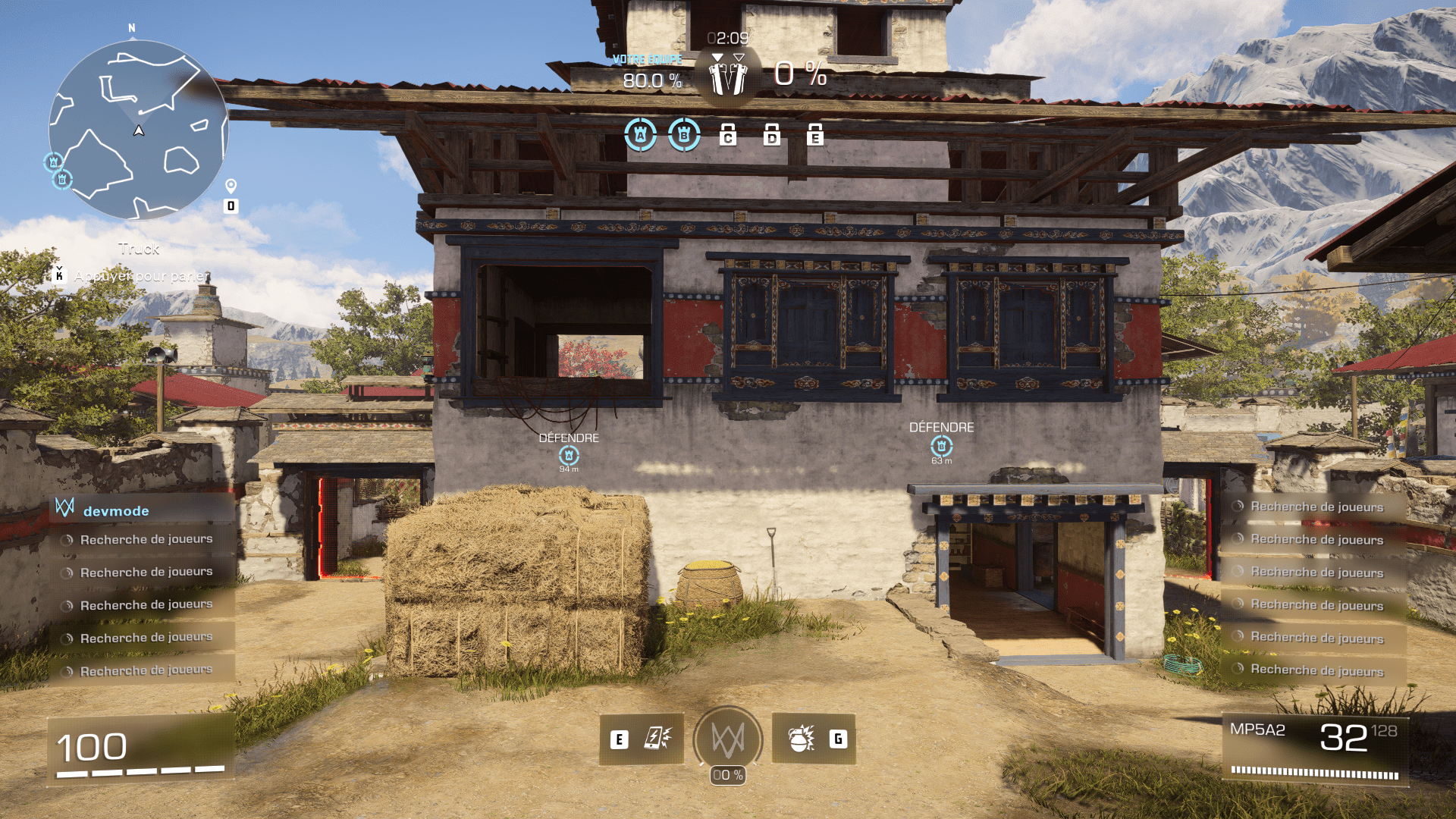The image size is (1456, 819).
Task: Click the MP5A2 weapon panel
Action: click(x=1316, y=748)
